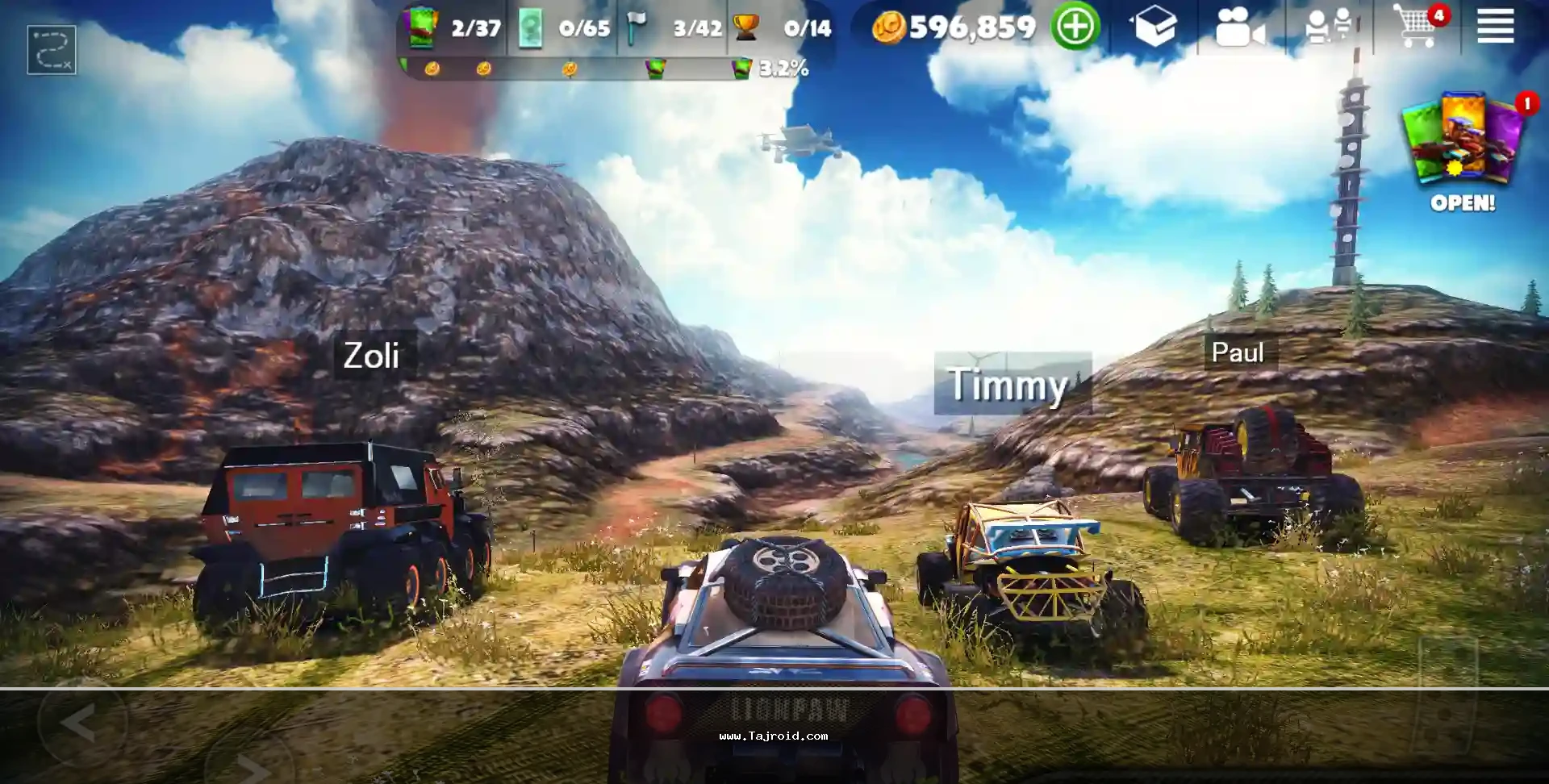Open the shop cart icon

pyautogui.click(x=1417, y=27)
